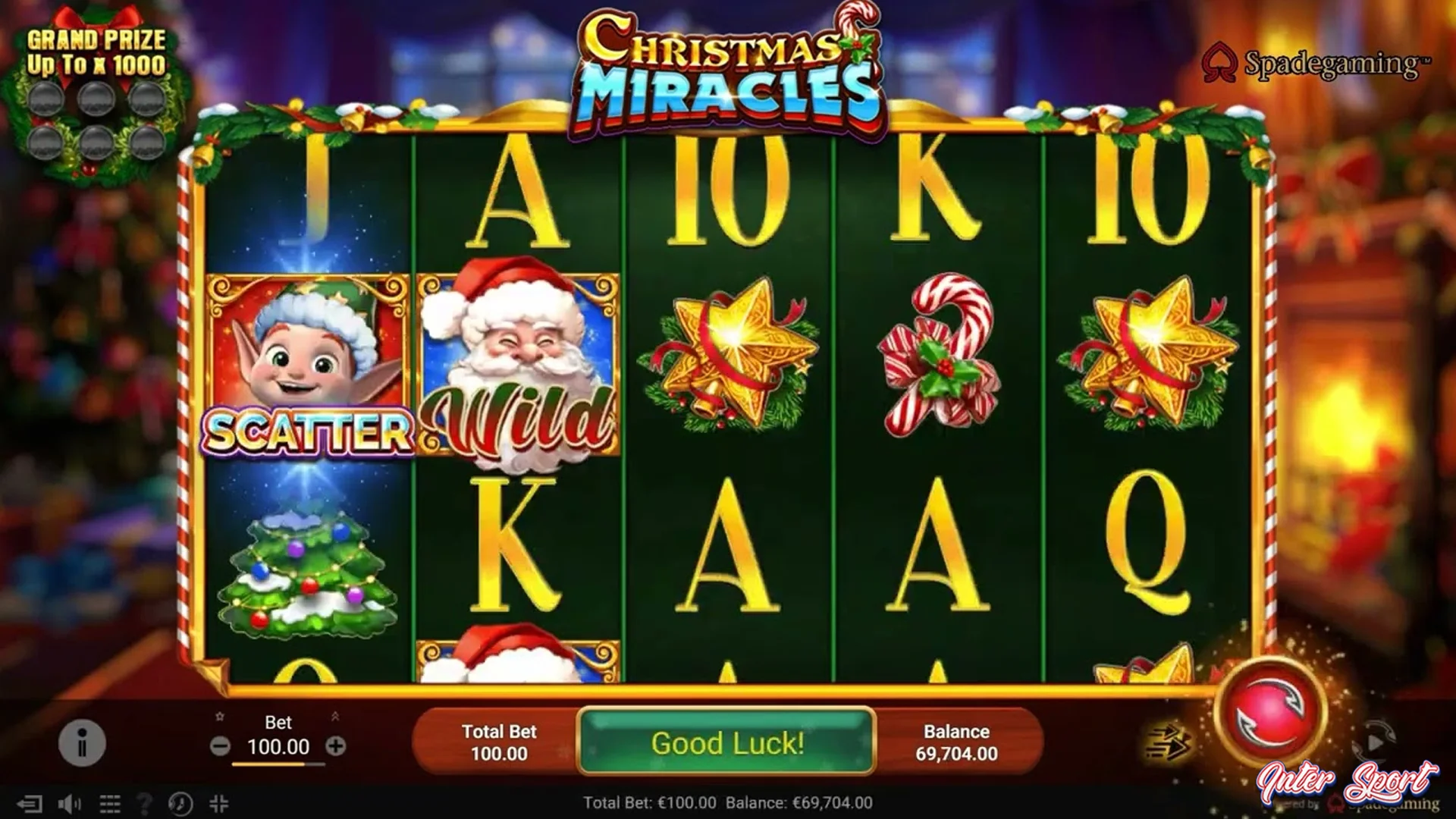1456x819 pixels.
Task: Exit the Christmas Miracles game
Action: (x=30, y=802)
